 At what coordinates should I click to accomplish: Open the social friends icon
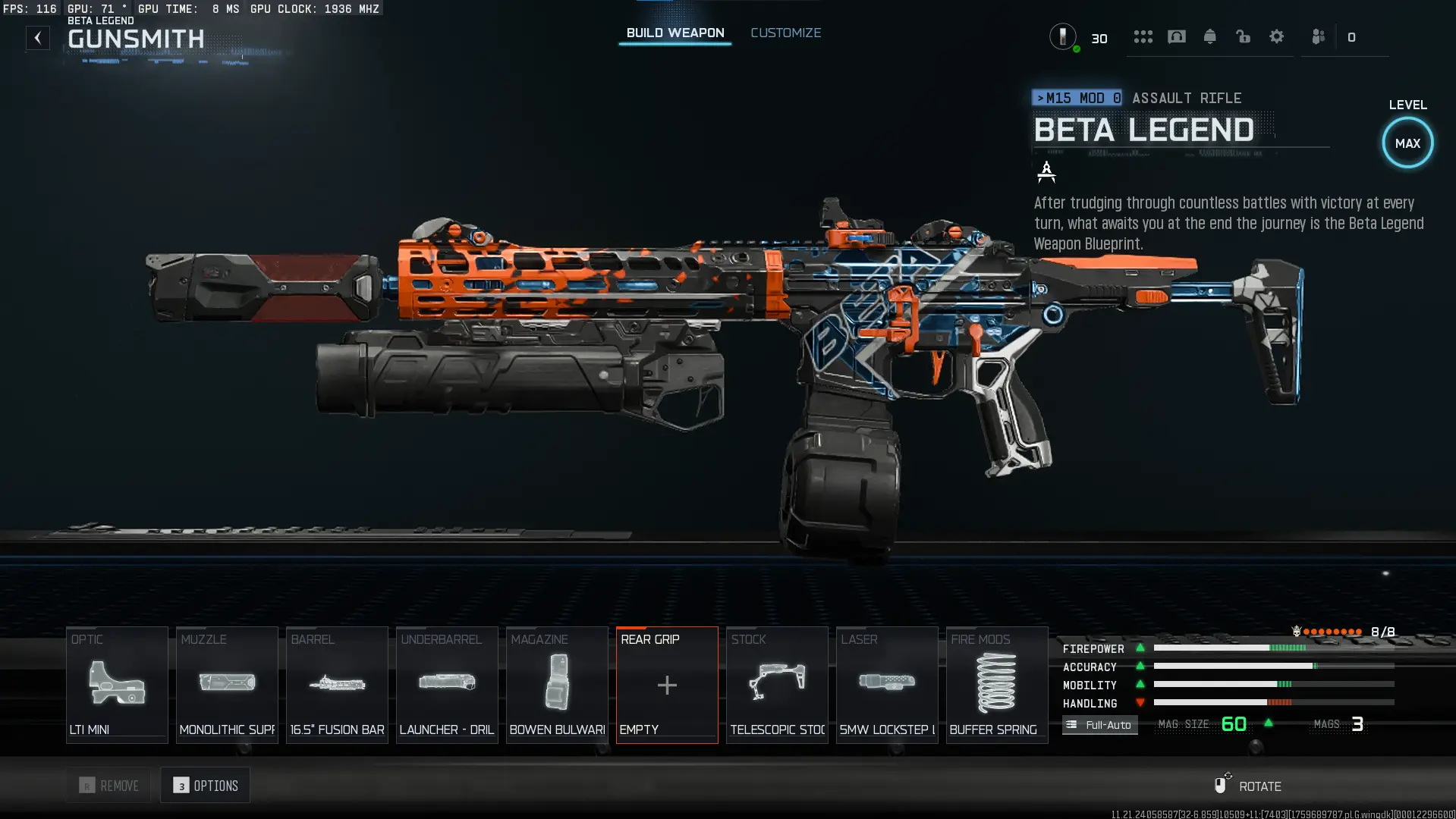pyautogui.click(x=1318, y=36)
